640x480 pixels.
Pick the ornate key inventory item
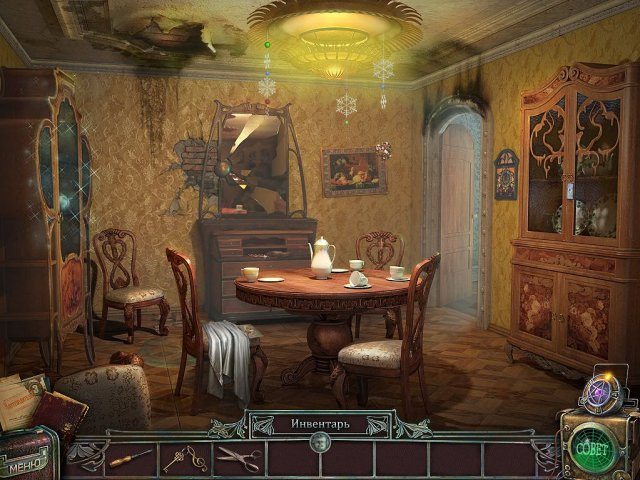[x=183, y=458]
